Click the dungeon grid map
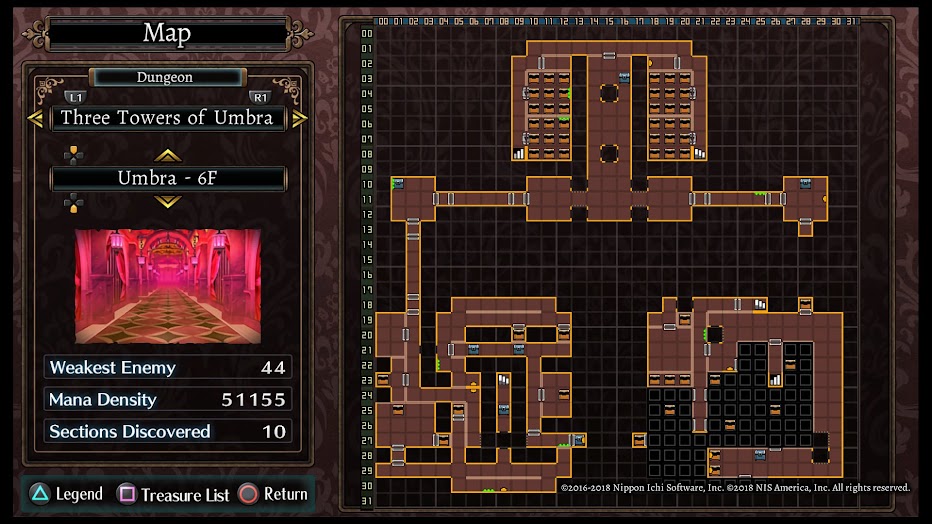Image resolution: width=932 pixels, height=524 pixels. [x=614, y=262]
